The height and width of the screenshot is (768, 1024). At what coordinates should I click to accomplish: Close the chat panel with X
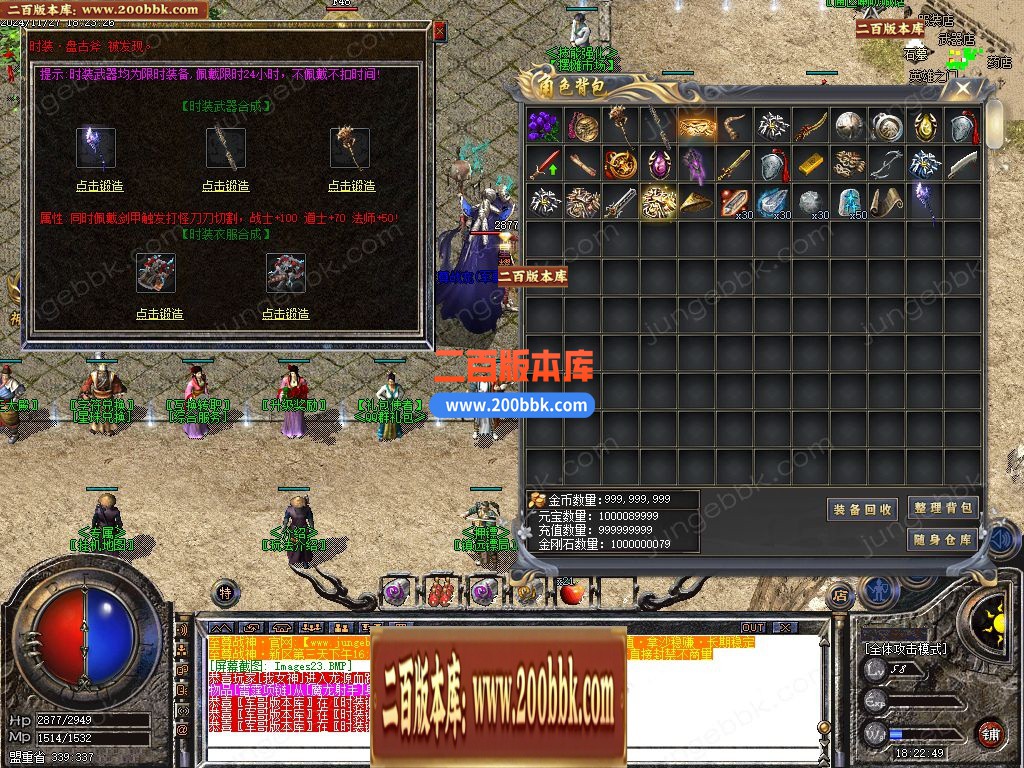click(787, 628)
